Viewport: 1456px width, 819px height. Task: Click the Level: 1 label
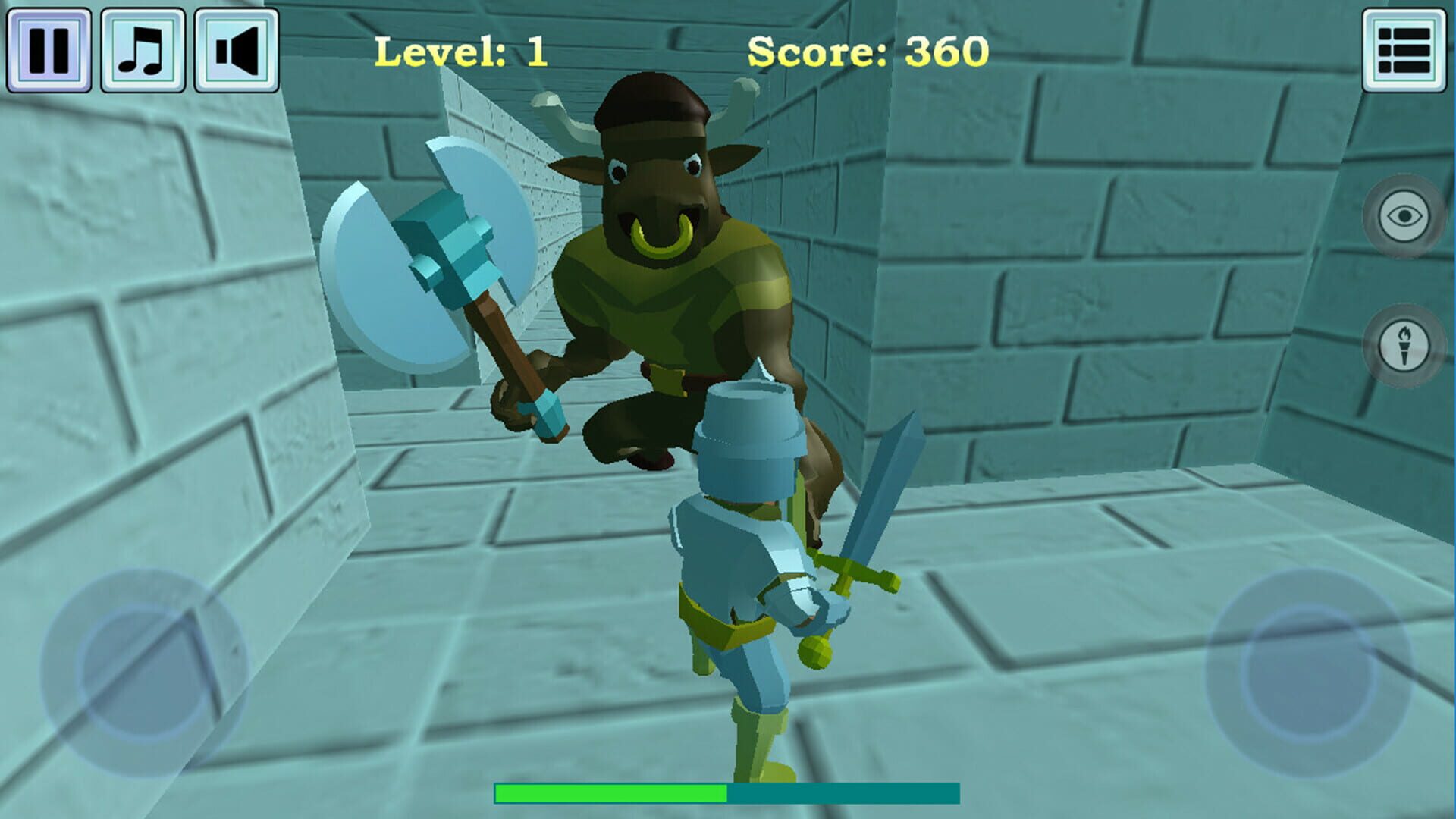[463, 52]
